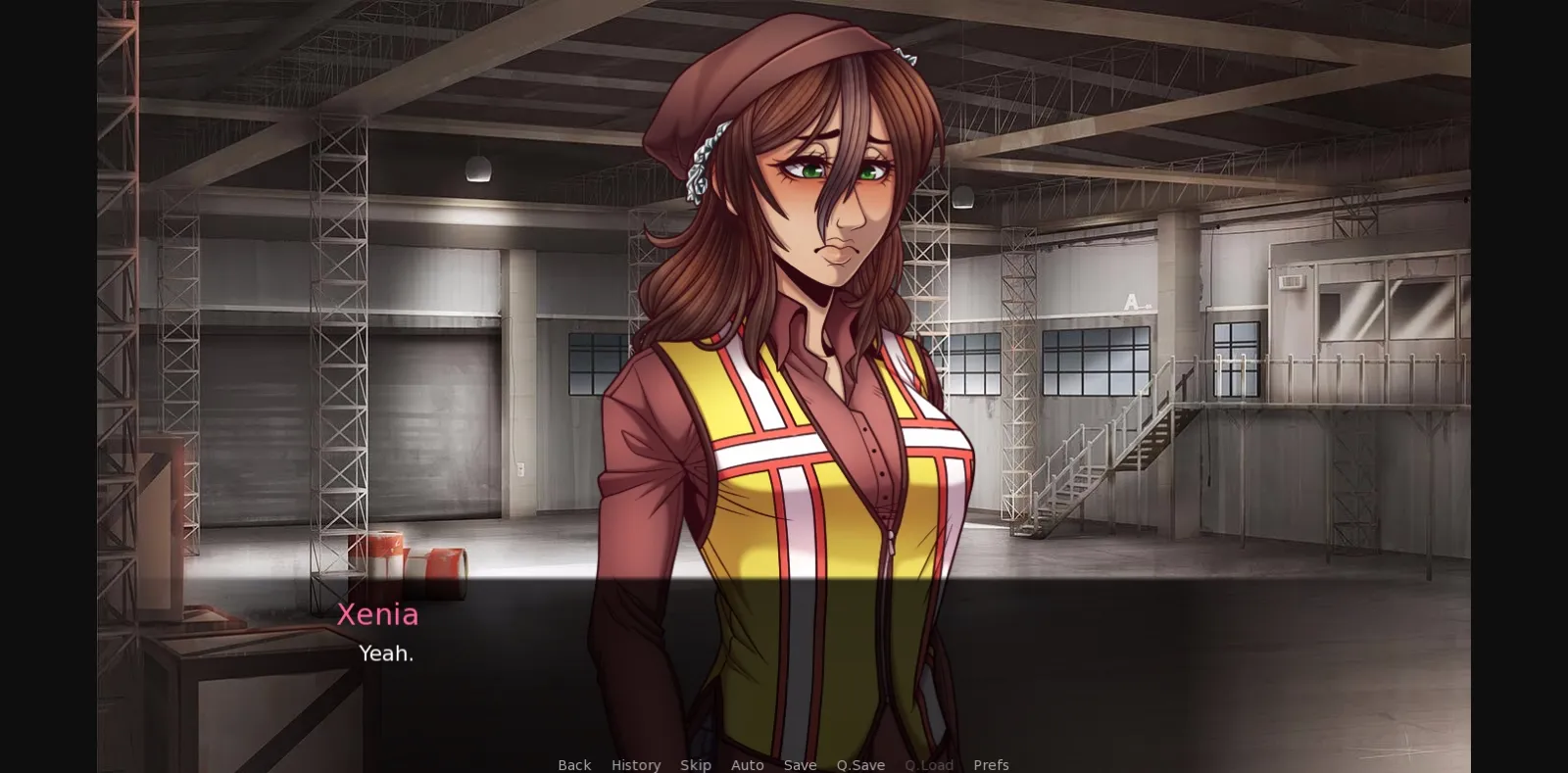Select the Auto quick-menu item
The image size is (1568, 773).
point(747,764)
